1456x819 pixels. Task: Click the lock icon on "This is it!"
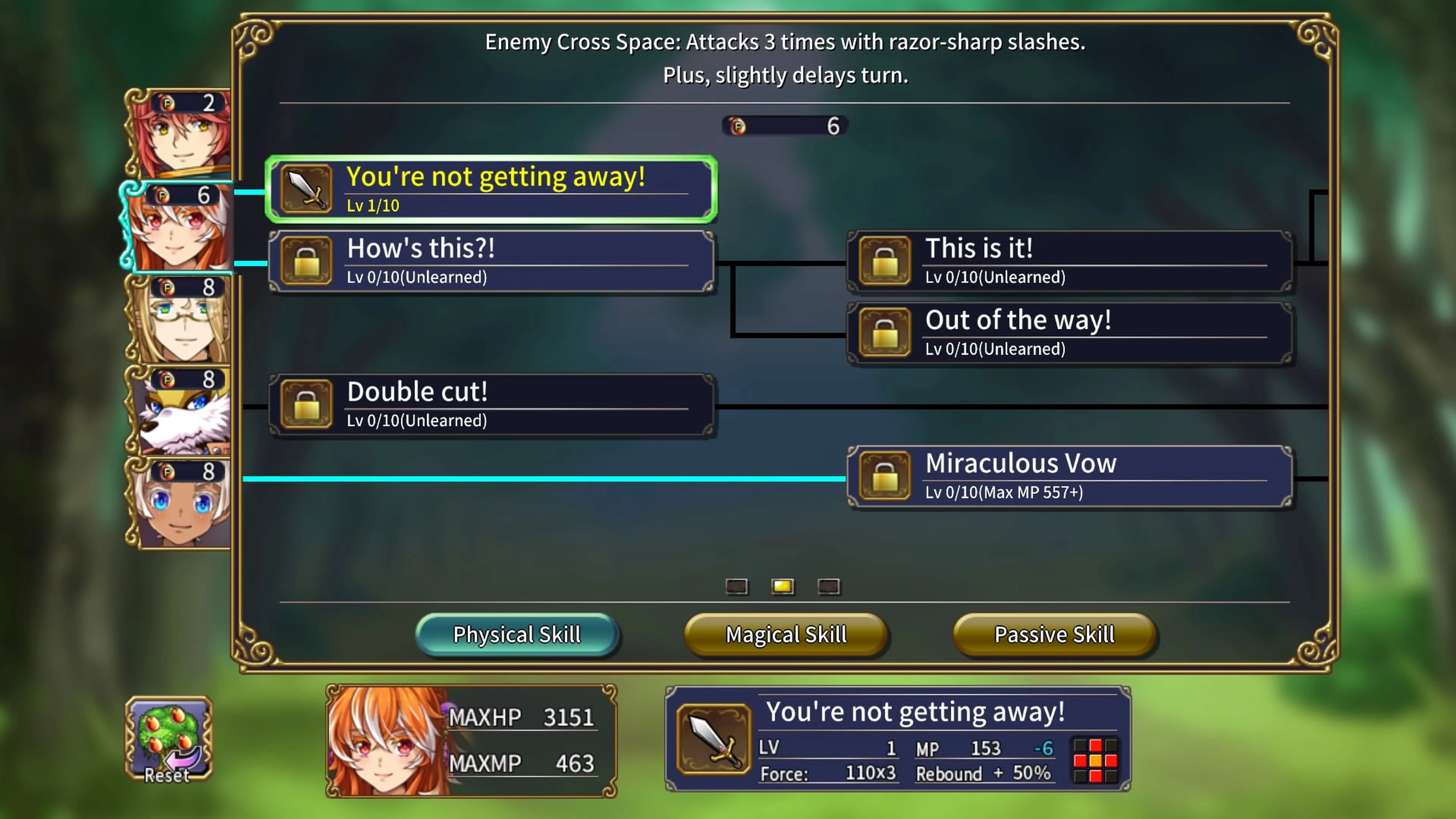(x=884, y=261)
